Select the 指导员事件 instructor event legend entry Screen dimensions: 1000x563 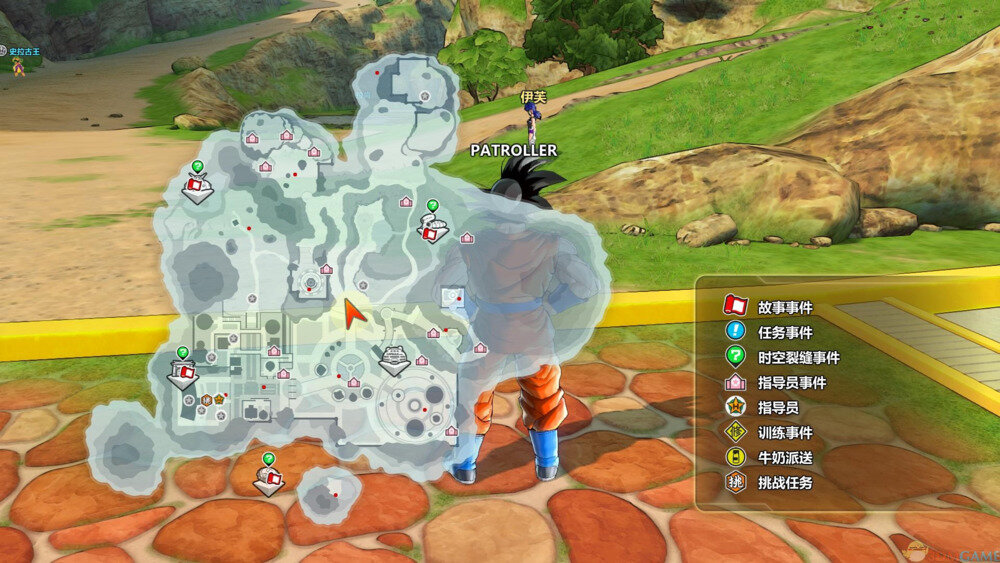pos(776,382)
